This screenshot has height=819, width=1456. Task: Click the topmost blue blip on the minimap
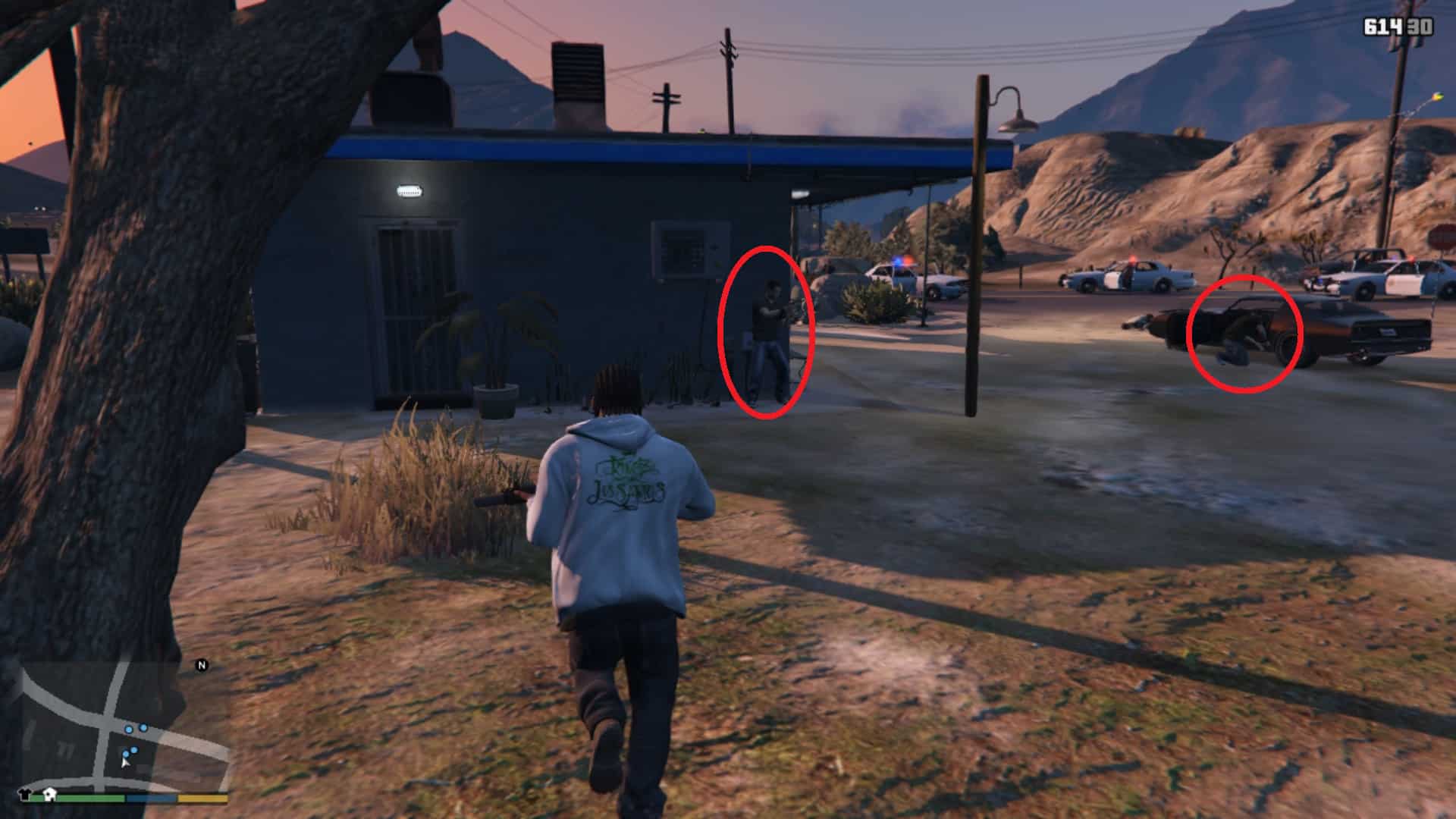143,728
